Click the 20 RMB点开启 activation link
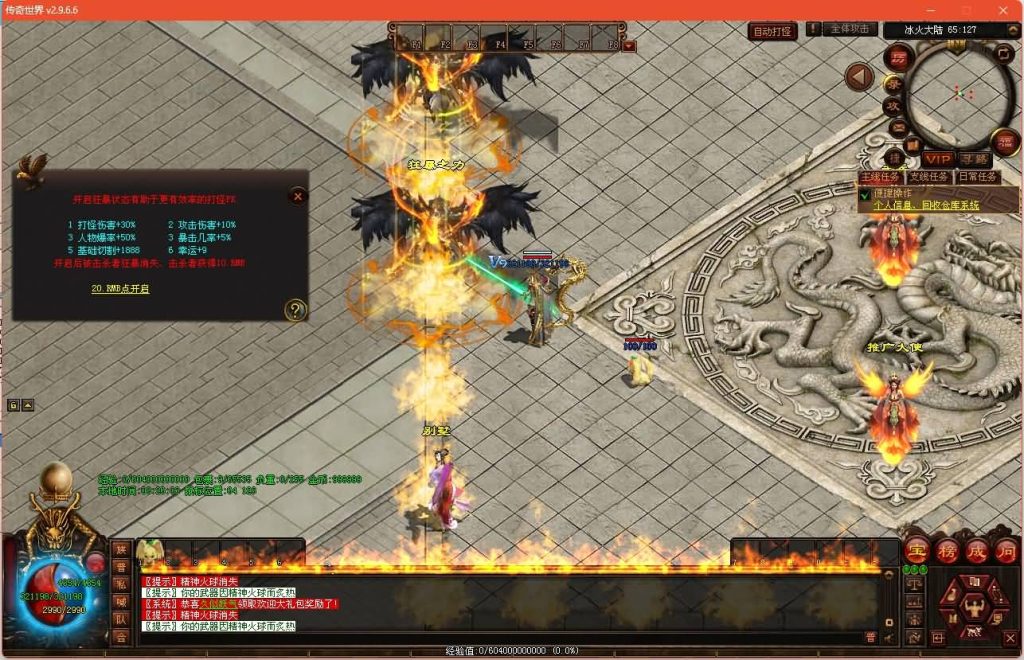Screen dimensions: 1024x660 pyautogui.click(x=120, y=289)
